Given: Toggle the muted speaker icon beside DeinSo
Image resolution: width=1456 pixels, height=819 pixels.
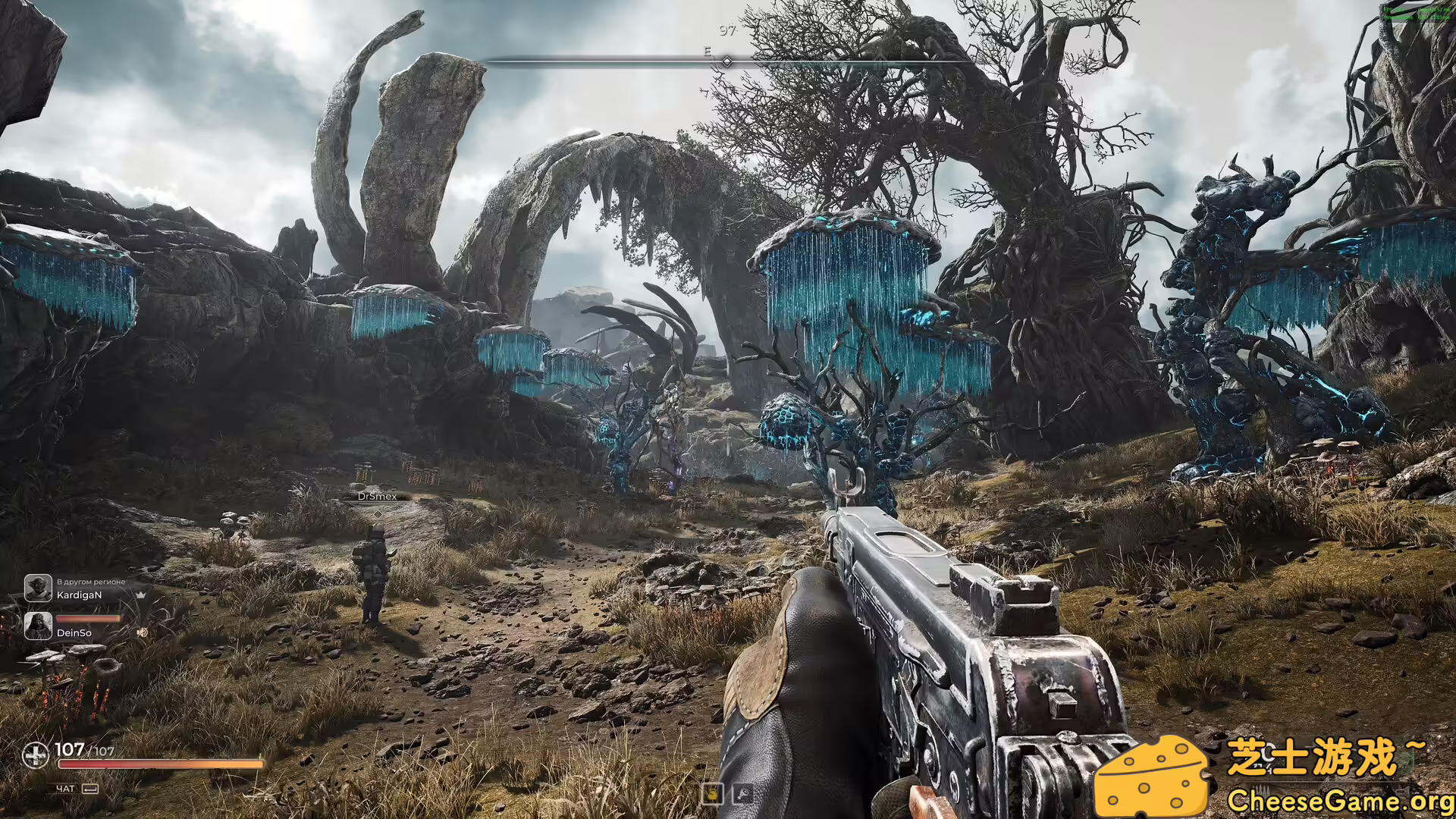Looking at the screenshot, I should 142,632.
